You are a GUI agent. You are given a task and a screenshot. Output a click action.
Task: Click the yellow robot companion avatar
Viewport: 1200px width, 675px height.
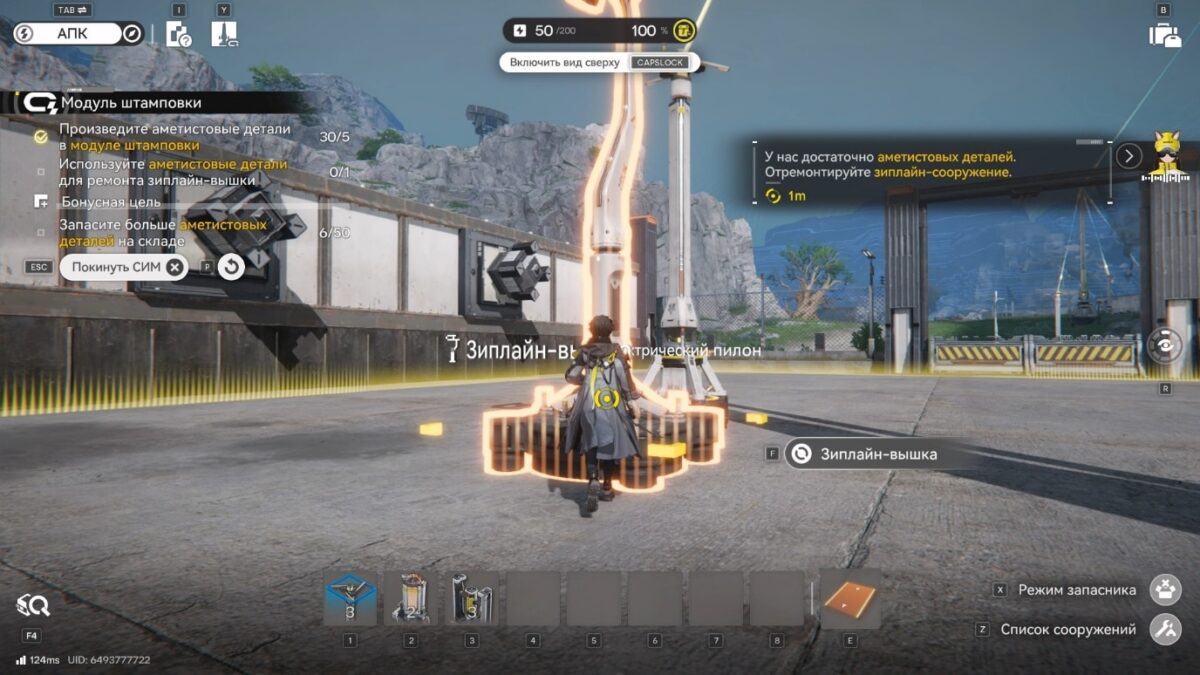click(1166, 157)
